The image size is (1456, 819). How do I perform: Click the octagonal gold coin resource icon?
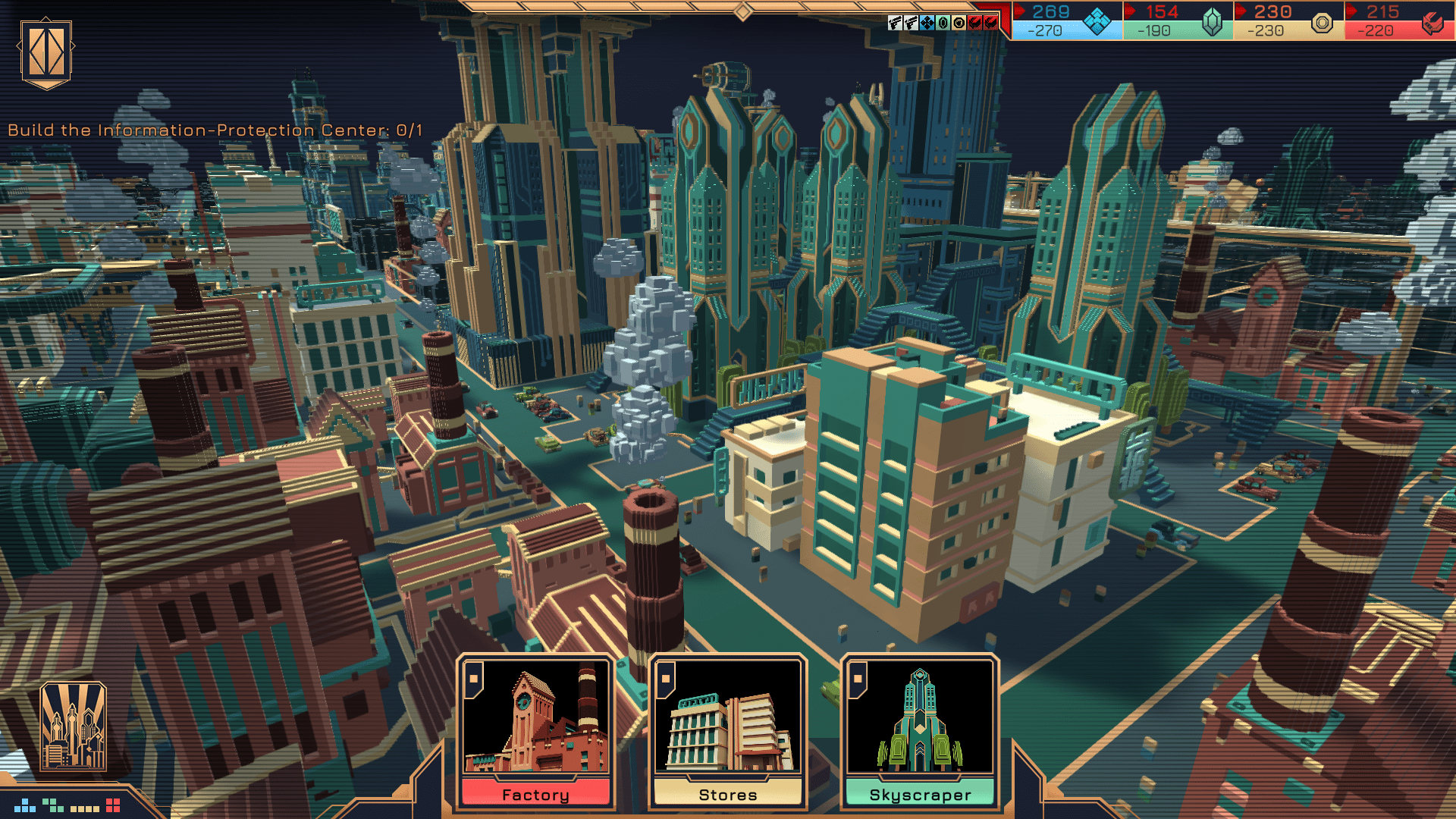coord(1321,24)
